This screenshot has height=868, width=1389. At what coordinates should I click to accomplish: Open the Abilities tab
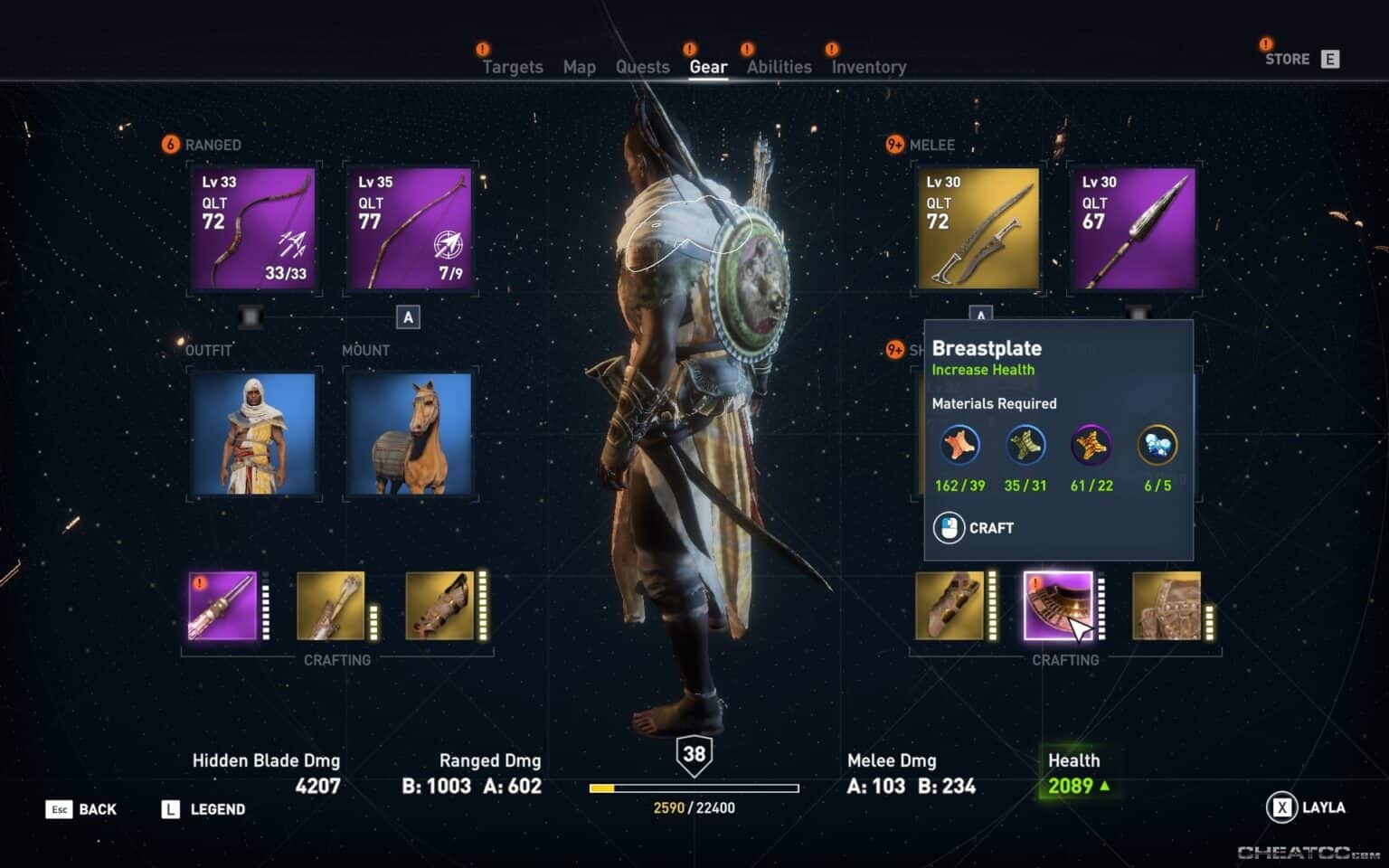(x=779, y=67)
